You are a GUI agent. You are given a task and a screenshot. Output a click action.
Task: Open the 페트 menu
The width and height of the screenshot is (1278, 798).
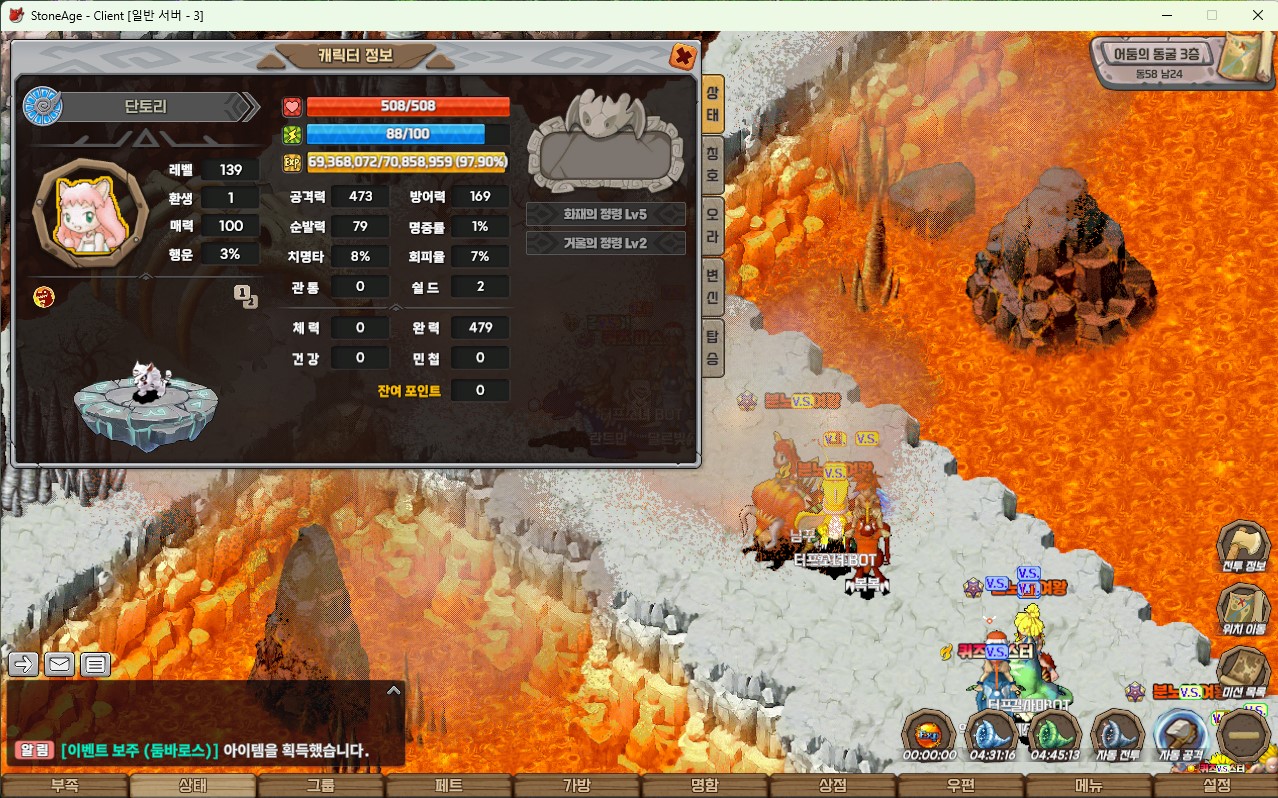coord(448,786)
